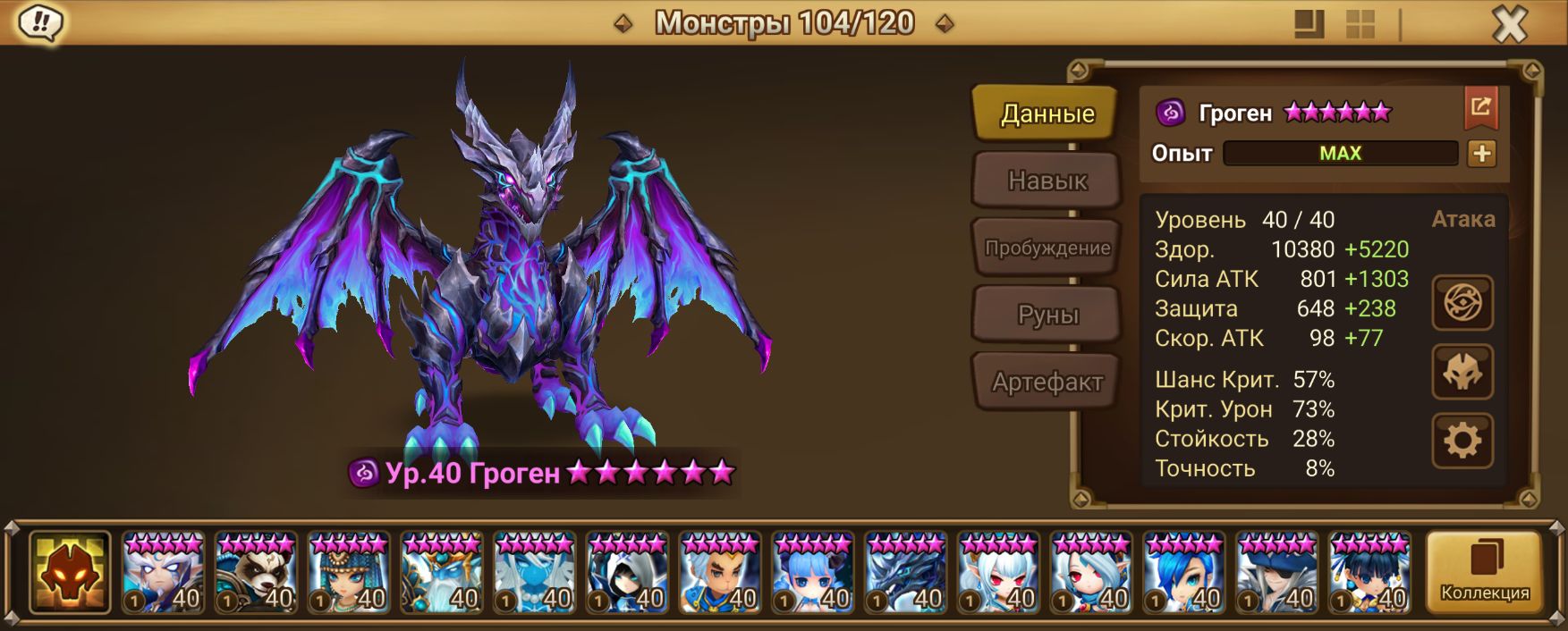Show the Руны tab
Screen dimensions: 1568x631
[1047, 315]
